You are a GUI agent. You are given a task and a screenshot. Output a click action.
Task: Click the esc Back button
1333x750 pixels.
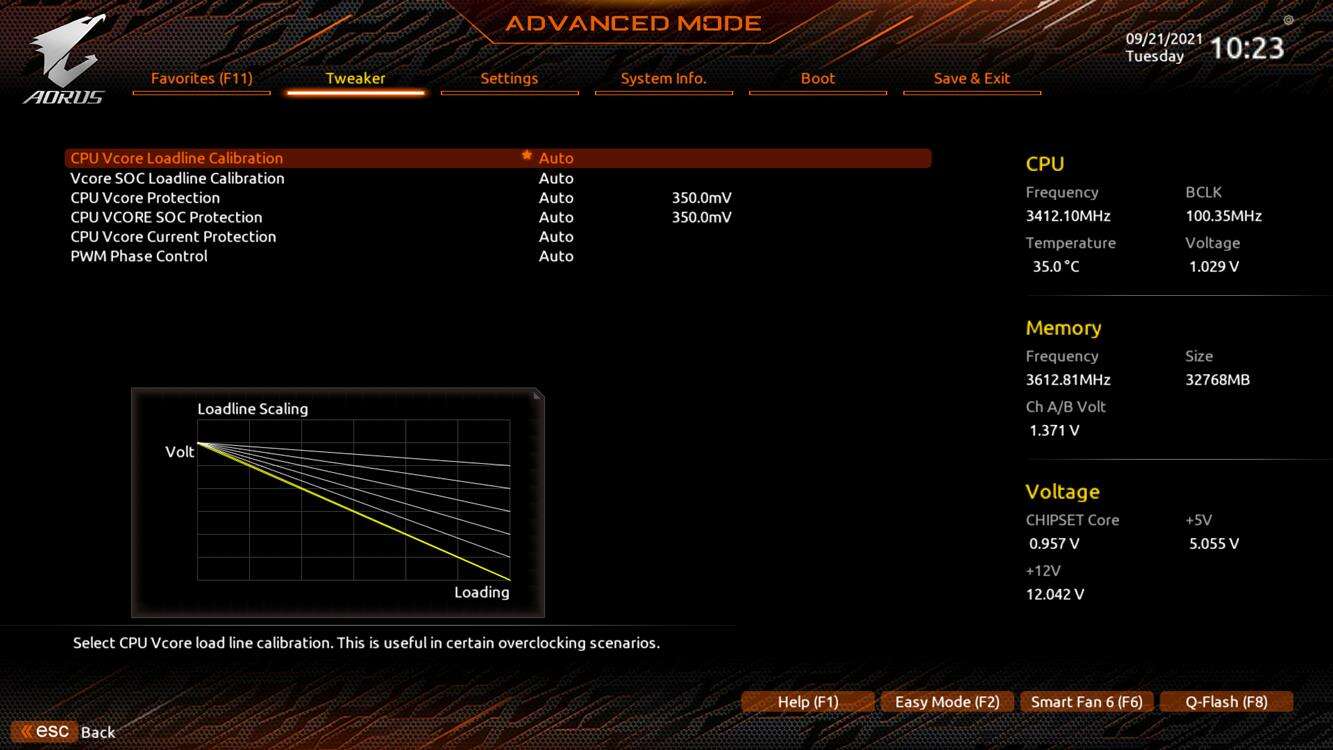point(66,732)
